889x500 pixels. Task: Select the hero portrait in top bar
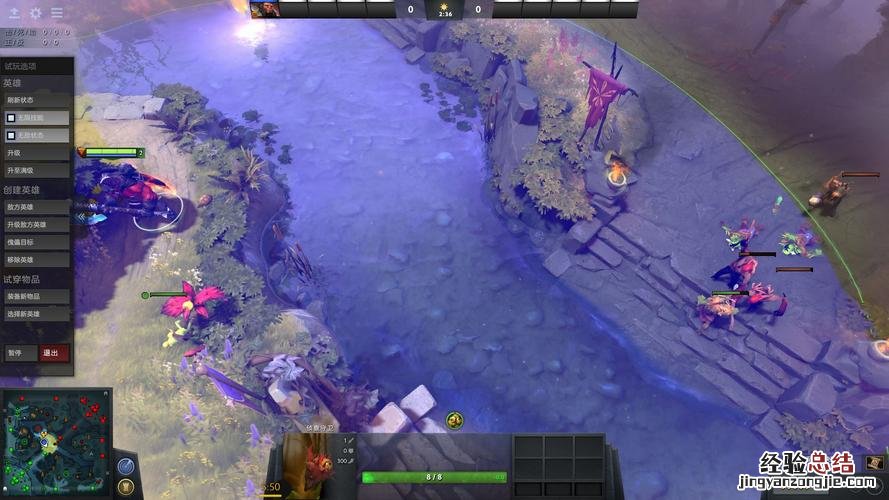[264, 10]
